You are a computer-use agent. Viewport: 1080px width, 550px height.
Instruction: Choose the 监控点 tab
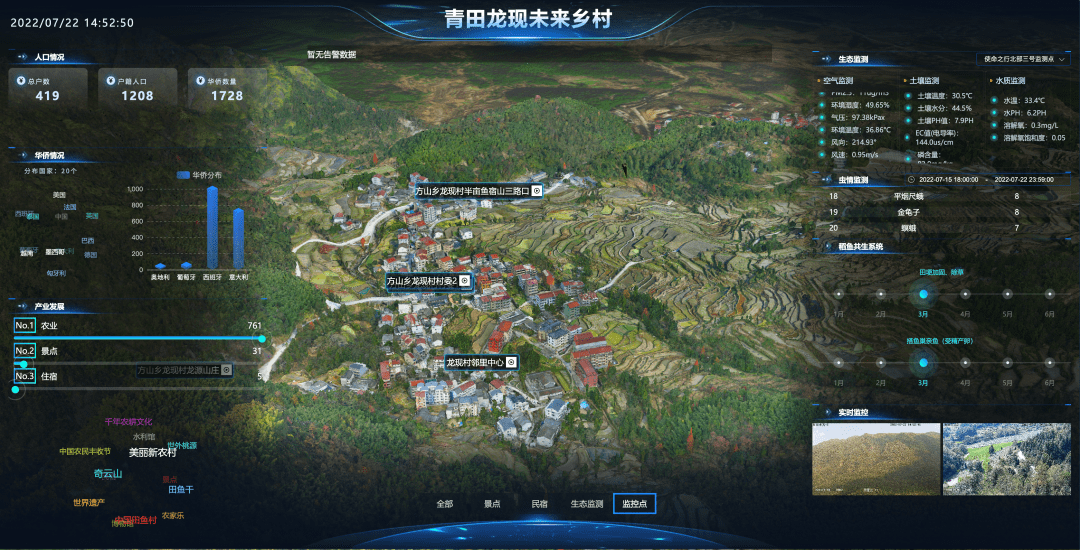pos(635,504)
